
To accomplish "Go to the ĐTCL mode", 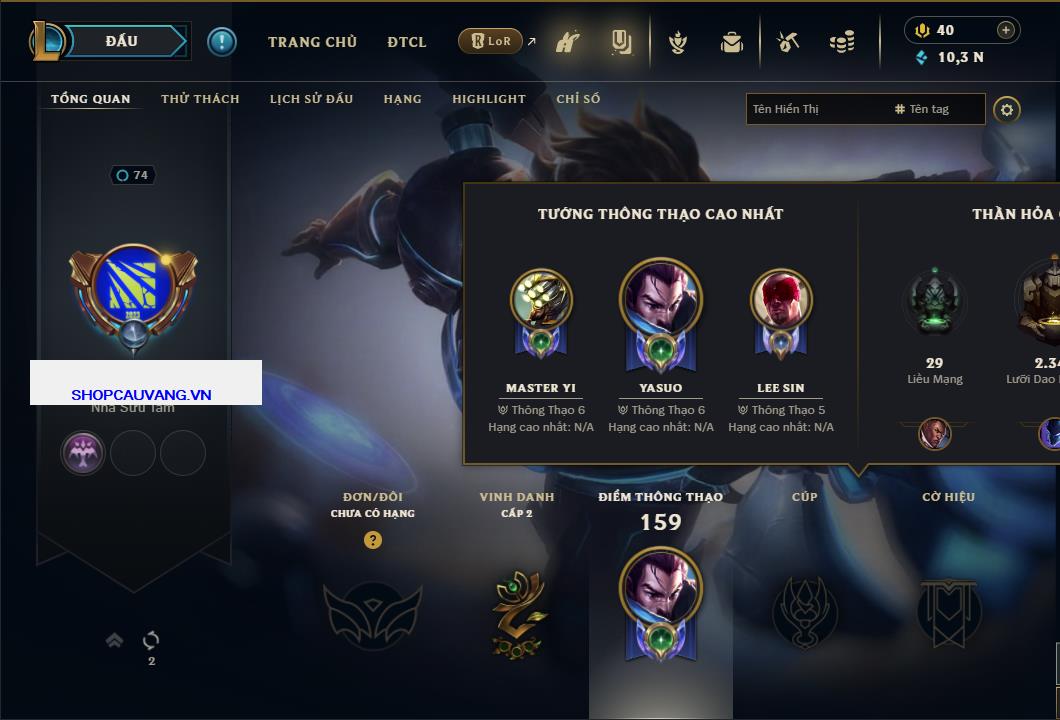I will (x=407, y=42).
